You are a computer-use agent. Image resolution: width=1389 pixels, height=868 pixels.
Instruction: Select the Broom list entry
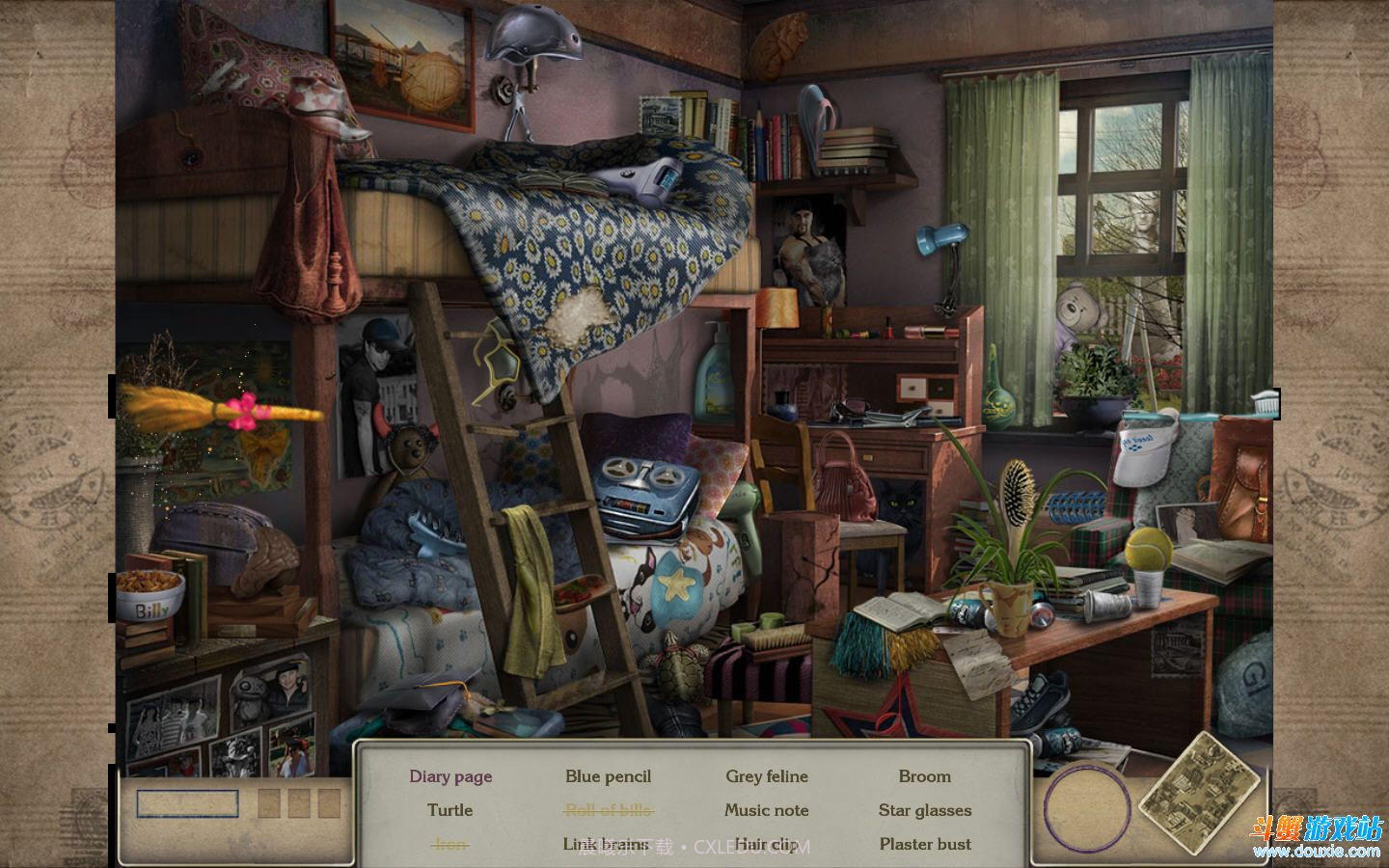(924, 776)
